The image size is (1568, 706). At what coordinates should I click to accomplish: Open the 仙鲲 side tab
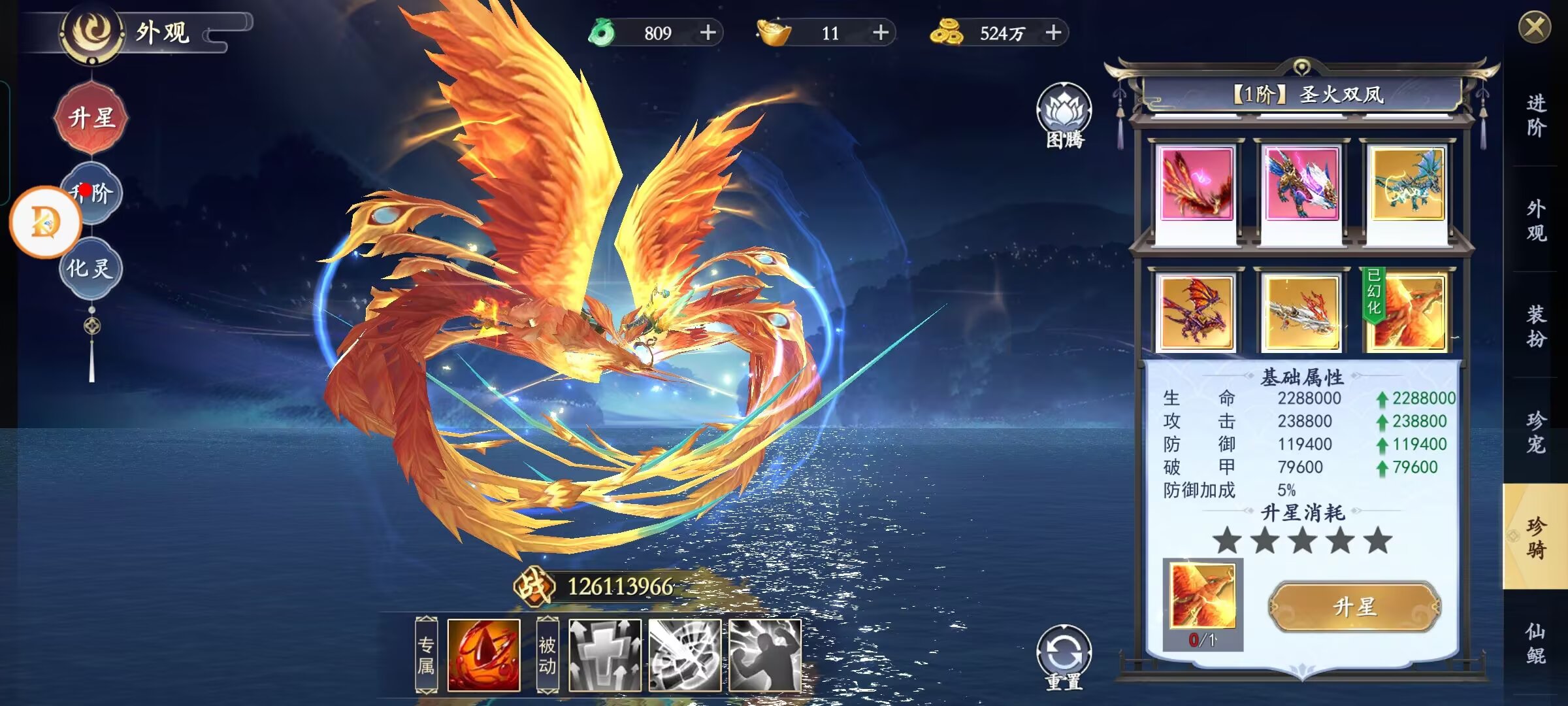1535,643
